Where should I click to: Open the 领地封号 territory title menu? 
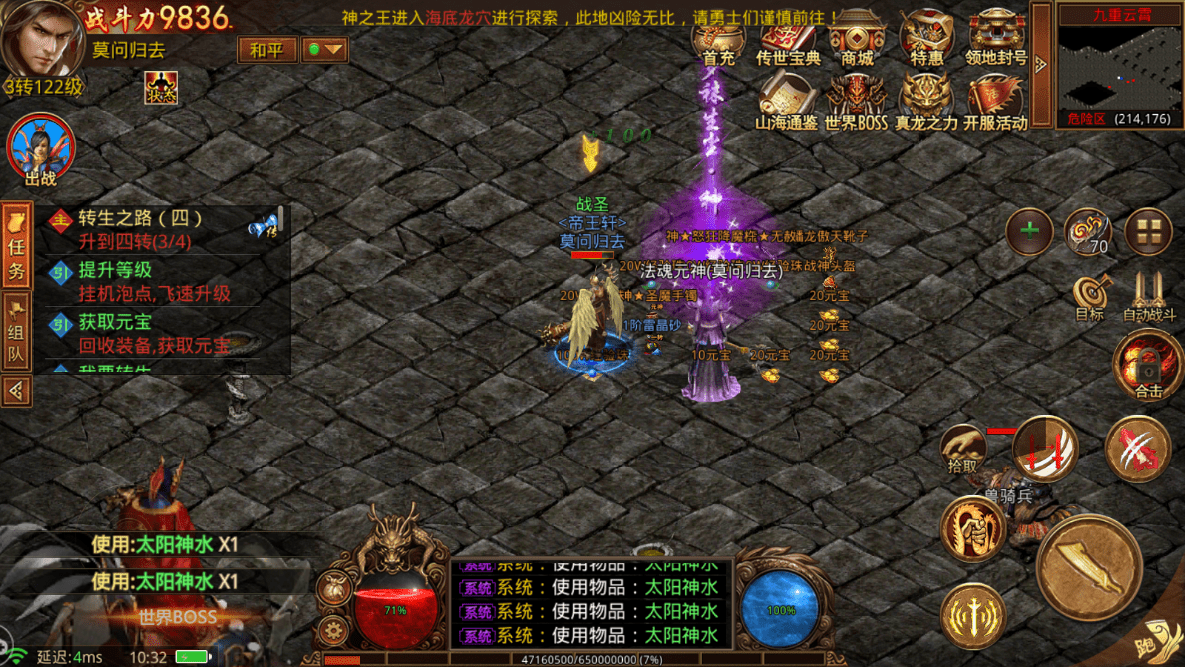996,40
